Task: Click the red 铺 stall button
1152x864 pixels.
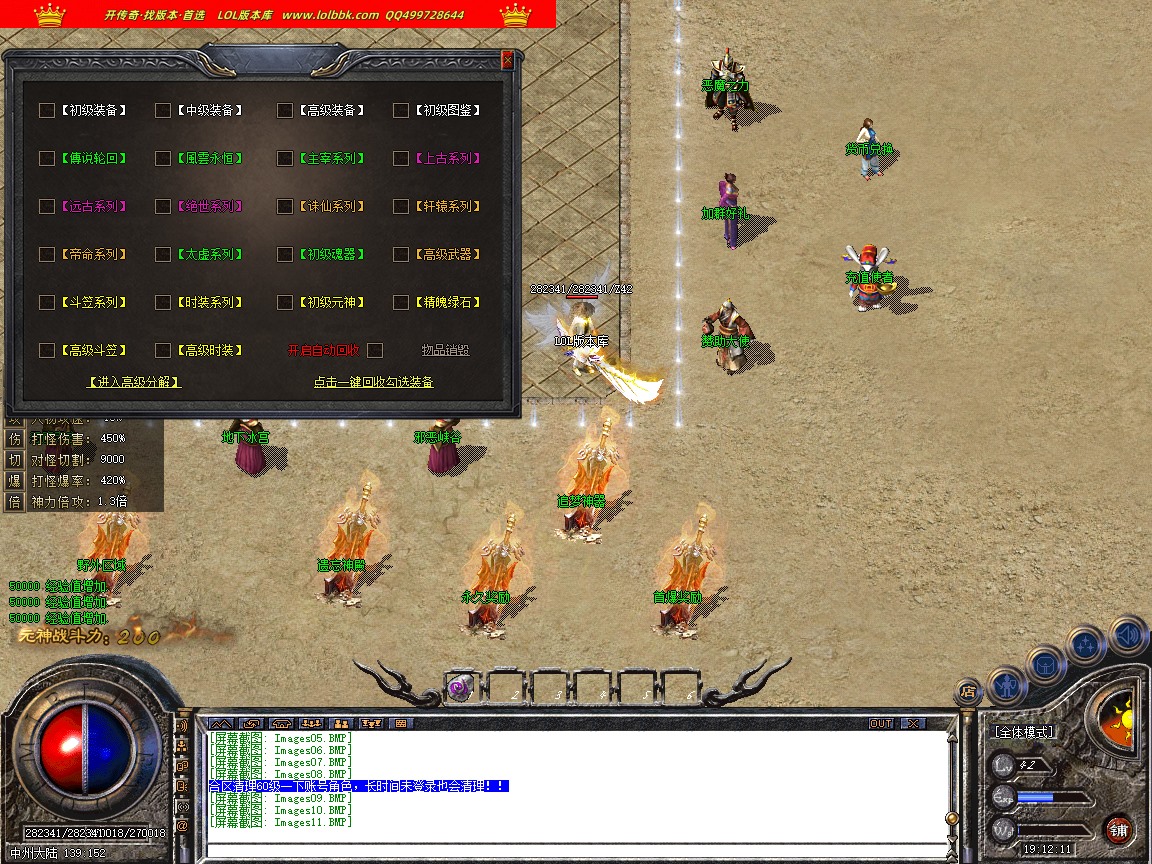Action: point(1118,830)
